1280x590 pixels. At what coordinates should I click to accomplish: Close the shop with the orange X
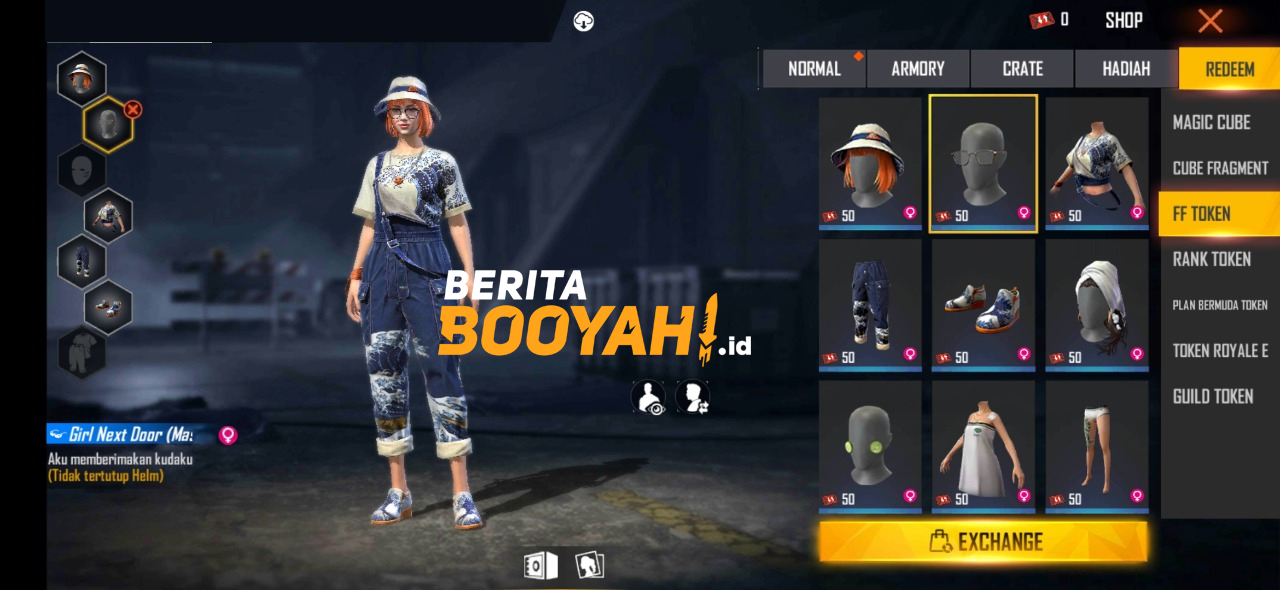[x=1210, y=21]
